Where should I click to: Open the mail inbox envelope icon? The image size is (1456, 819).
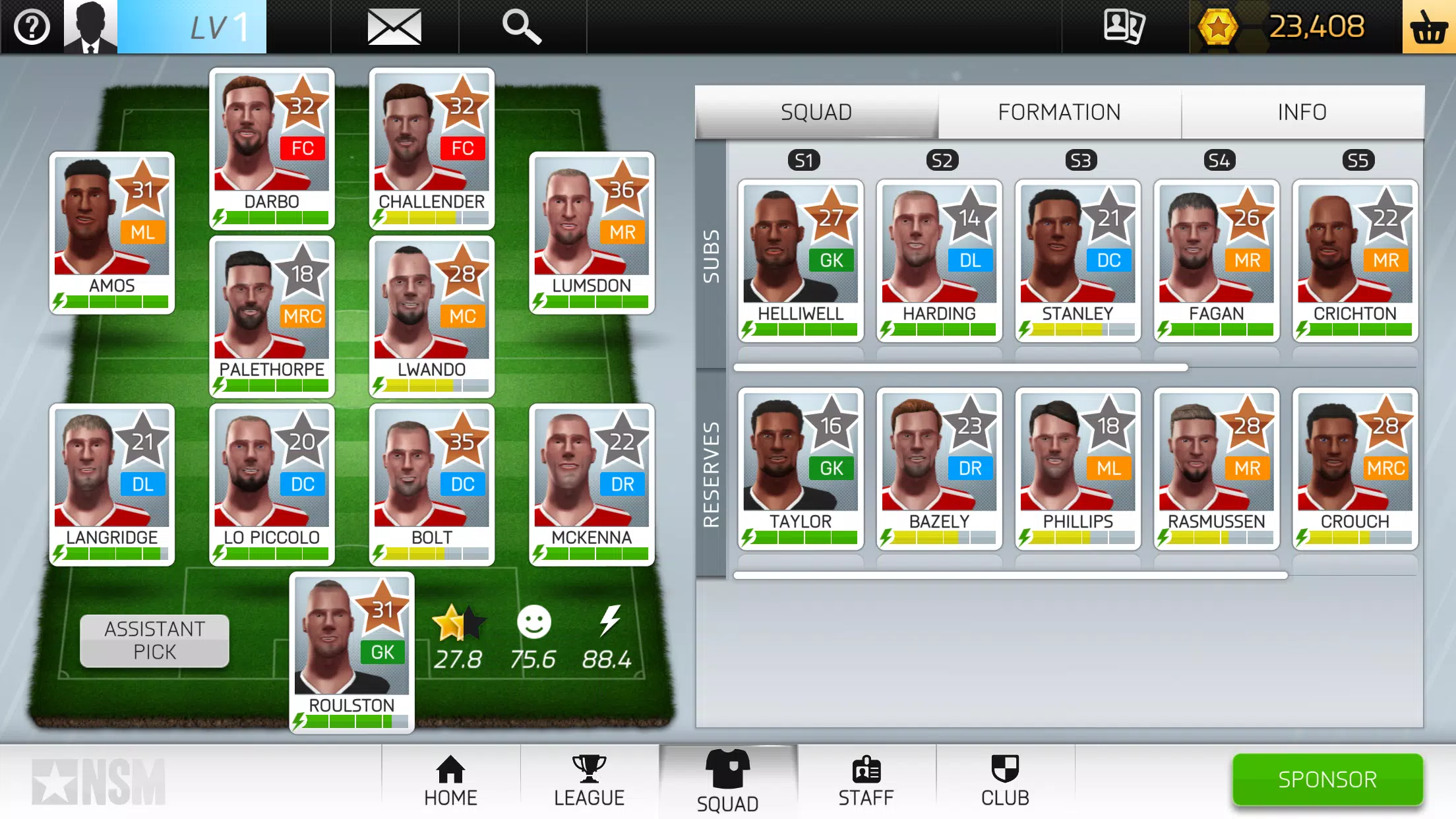[394, 26]
